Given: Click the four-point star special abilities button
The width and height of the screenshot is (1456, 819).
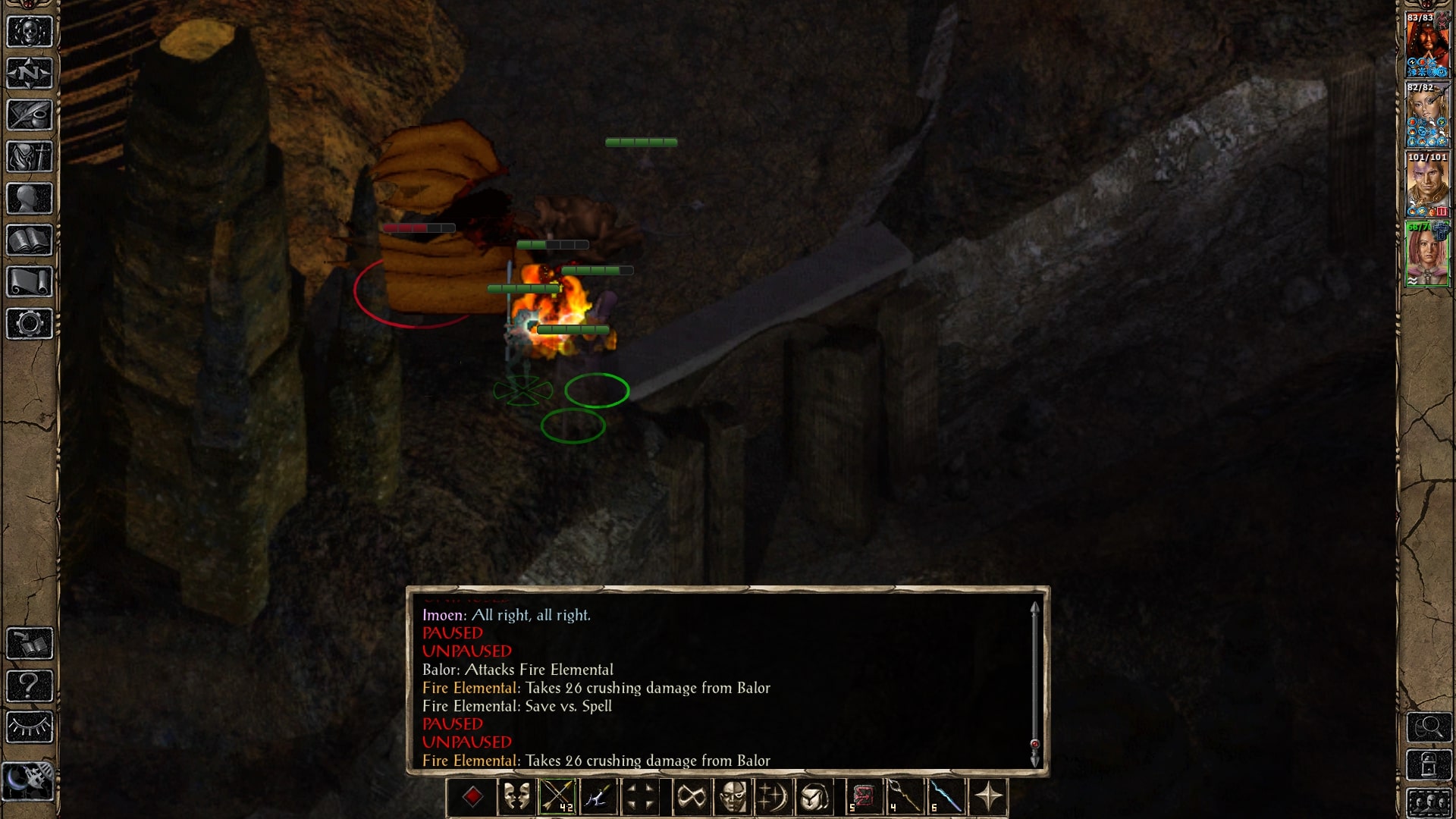Looking at the screenshot, I should pos(988,797).
